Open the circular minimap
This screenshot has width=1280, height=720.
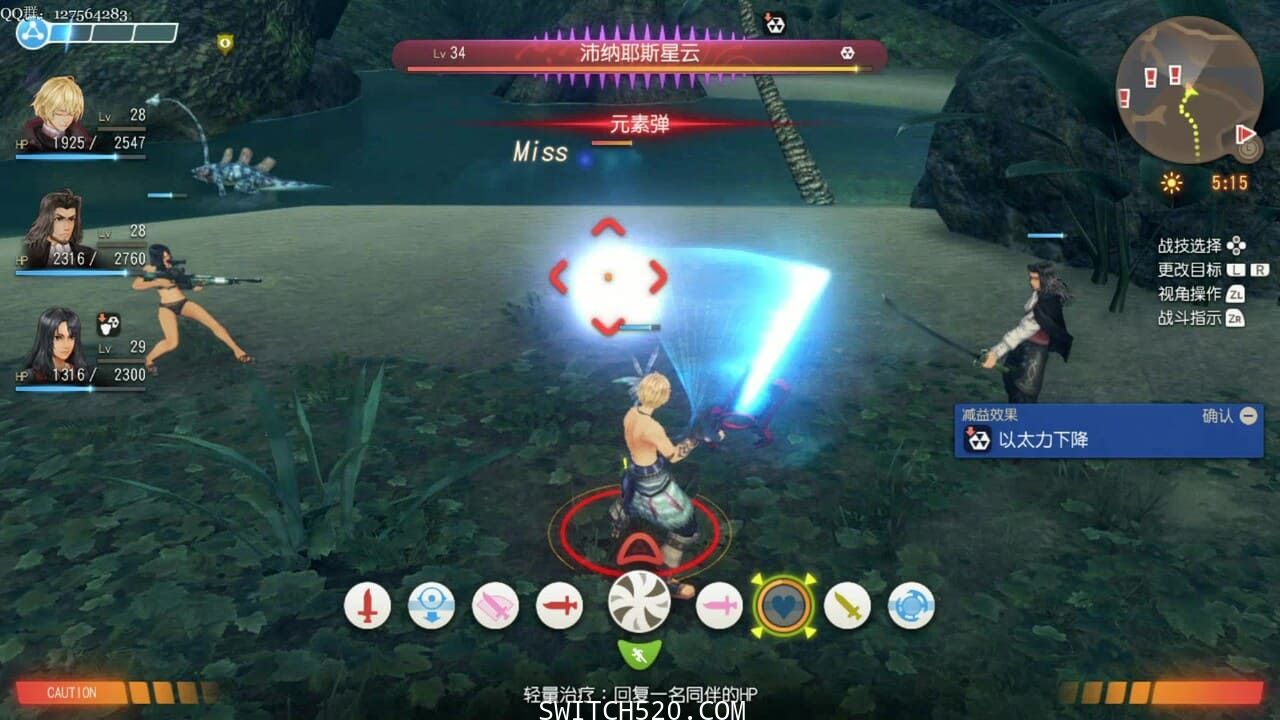coord(1189,89)
